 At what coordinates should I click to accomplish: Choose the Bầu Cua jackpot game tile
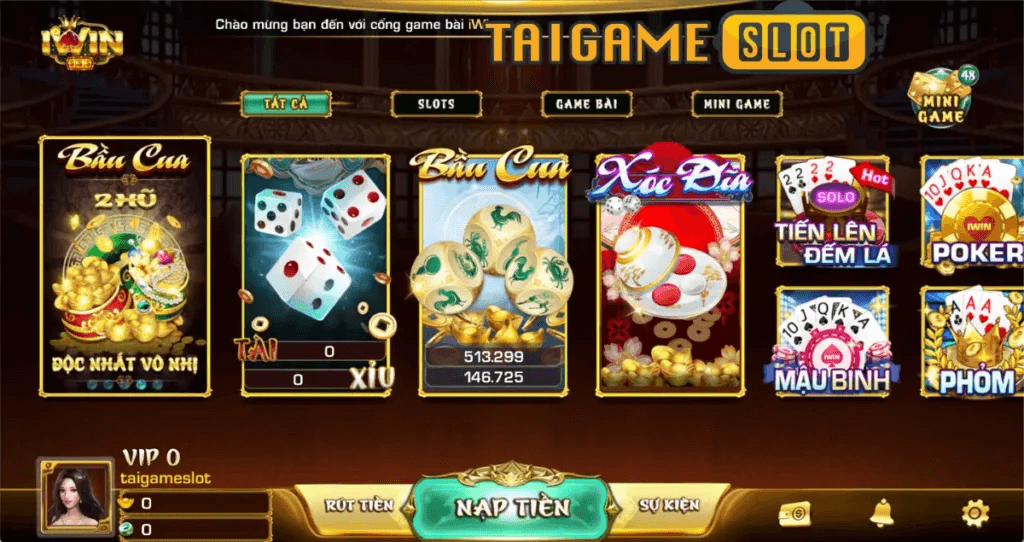coord(496,272)
